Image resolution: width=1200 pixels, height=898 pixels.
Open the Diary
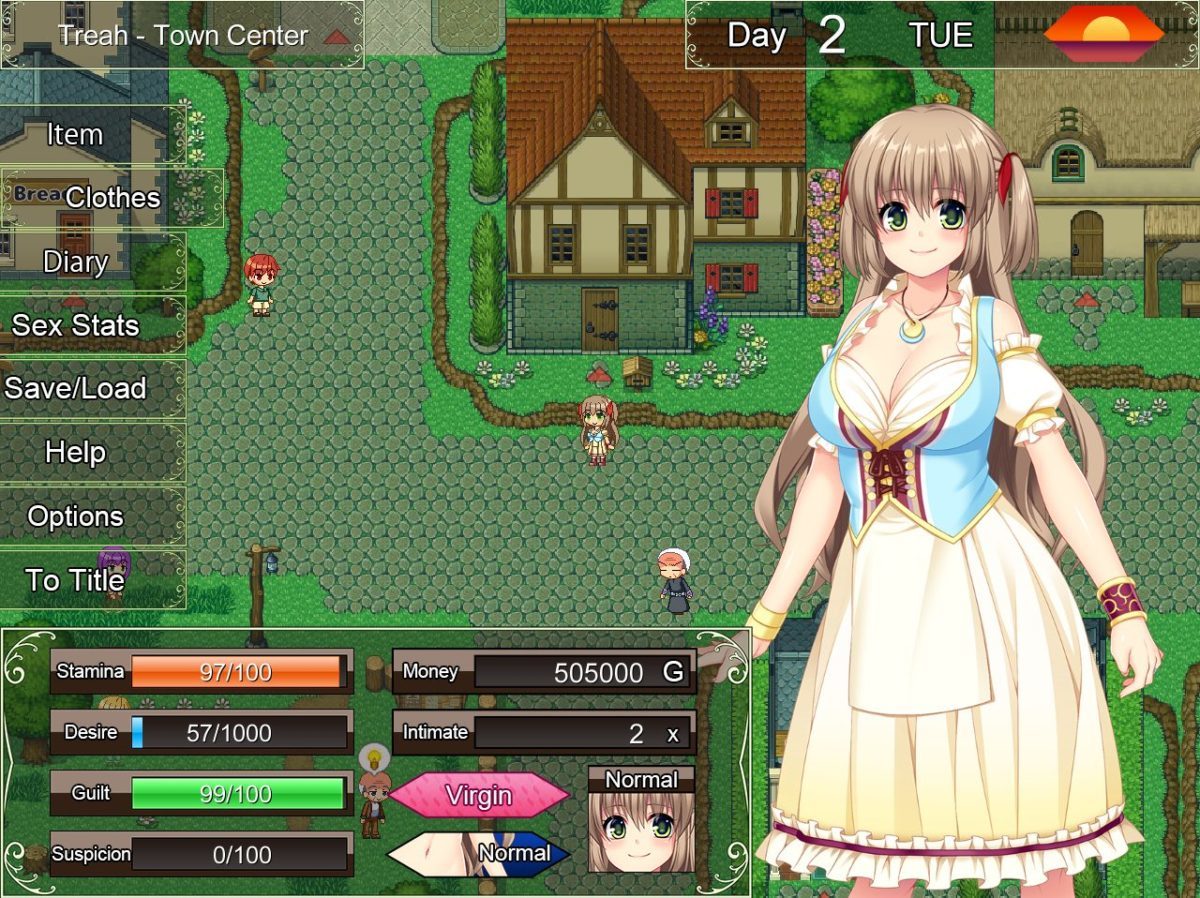point(76,262)
